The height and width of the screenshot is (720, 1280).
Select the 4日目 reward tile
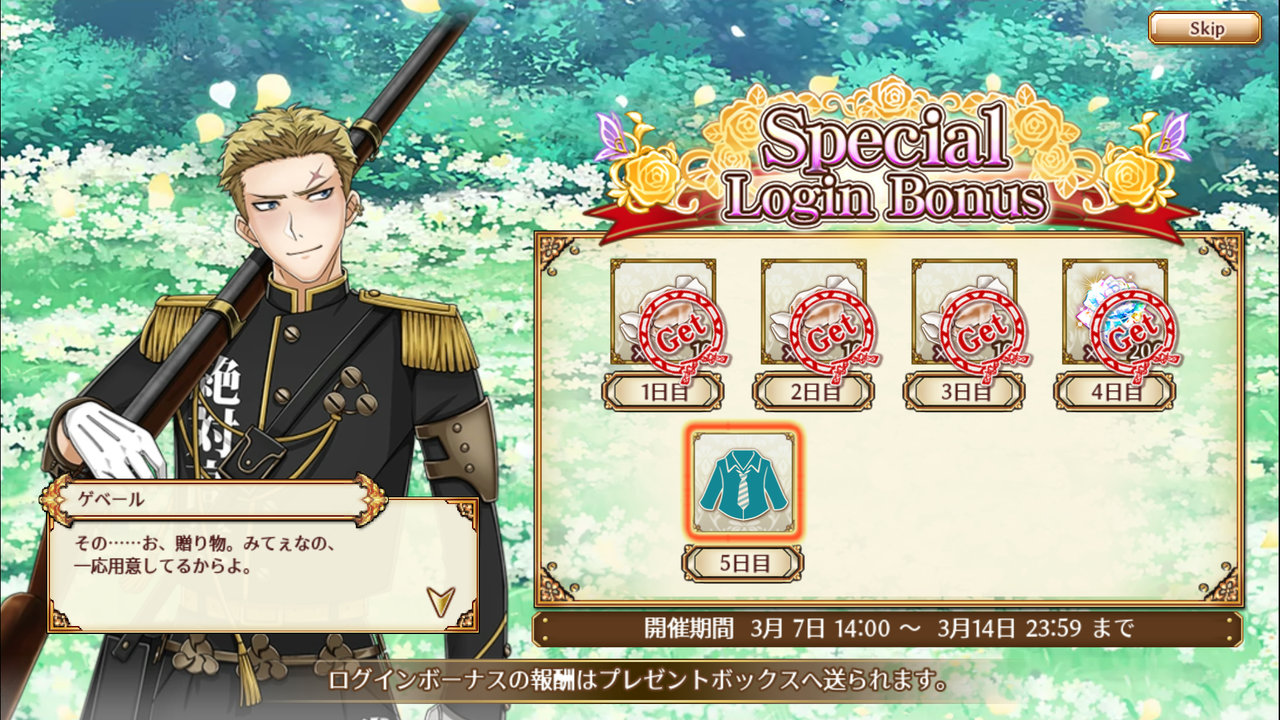tap(1114, 313)
